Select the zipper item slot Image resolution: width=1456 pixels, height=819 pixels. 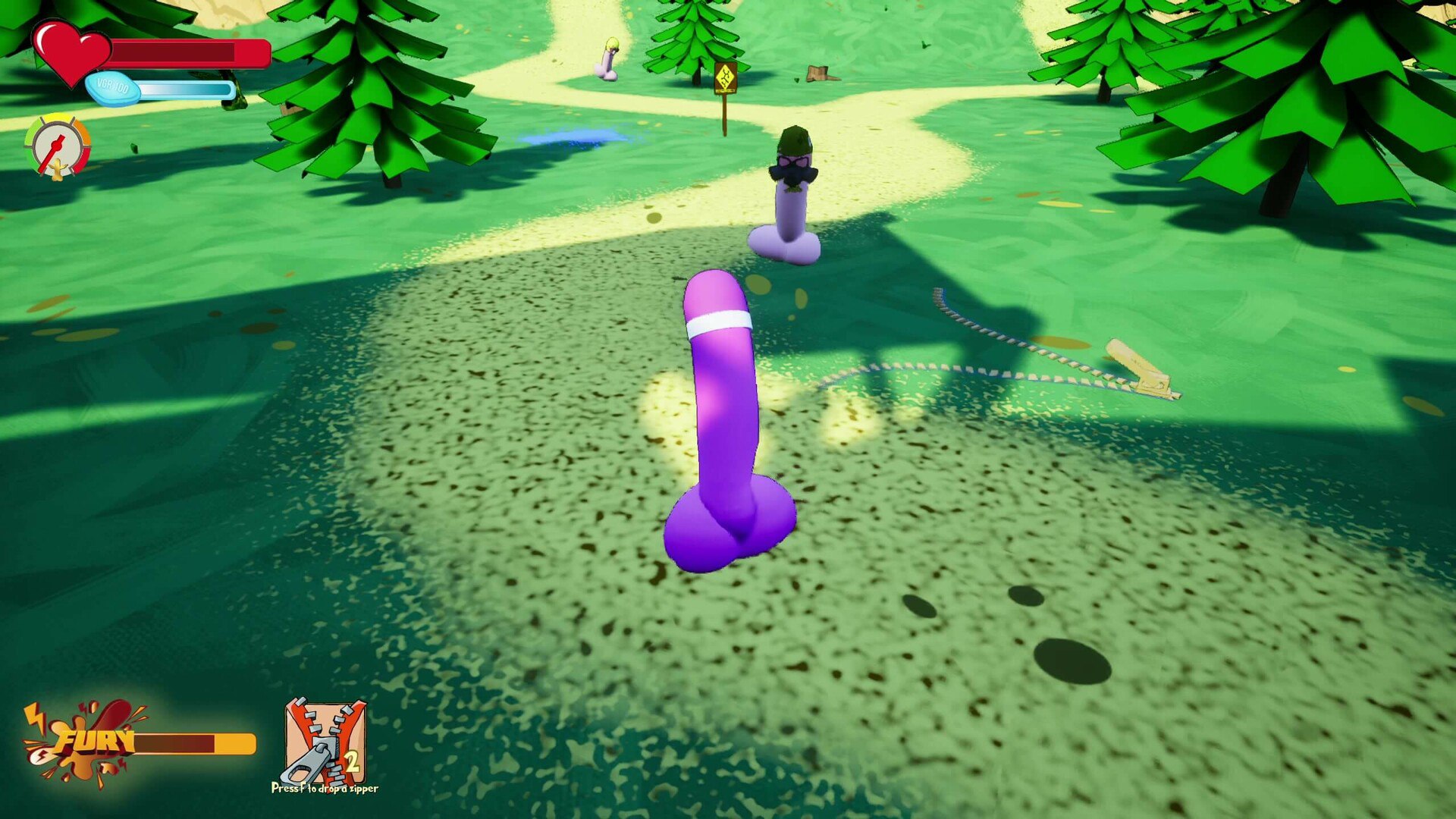point(325,742)
